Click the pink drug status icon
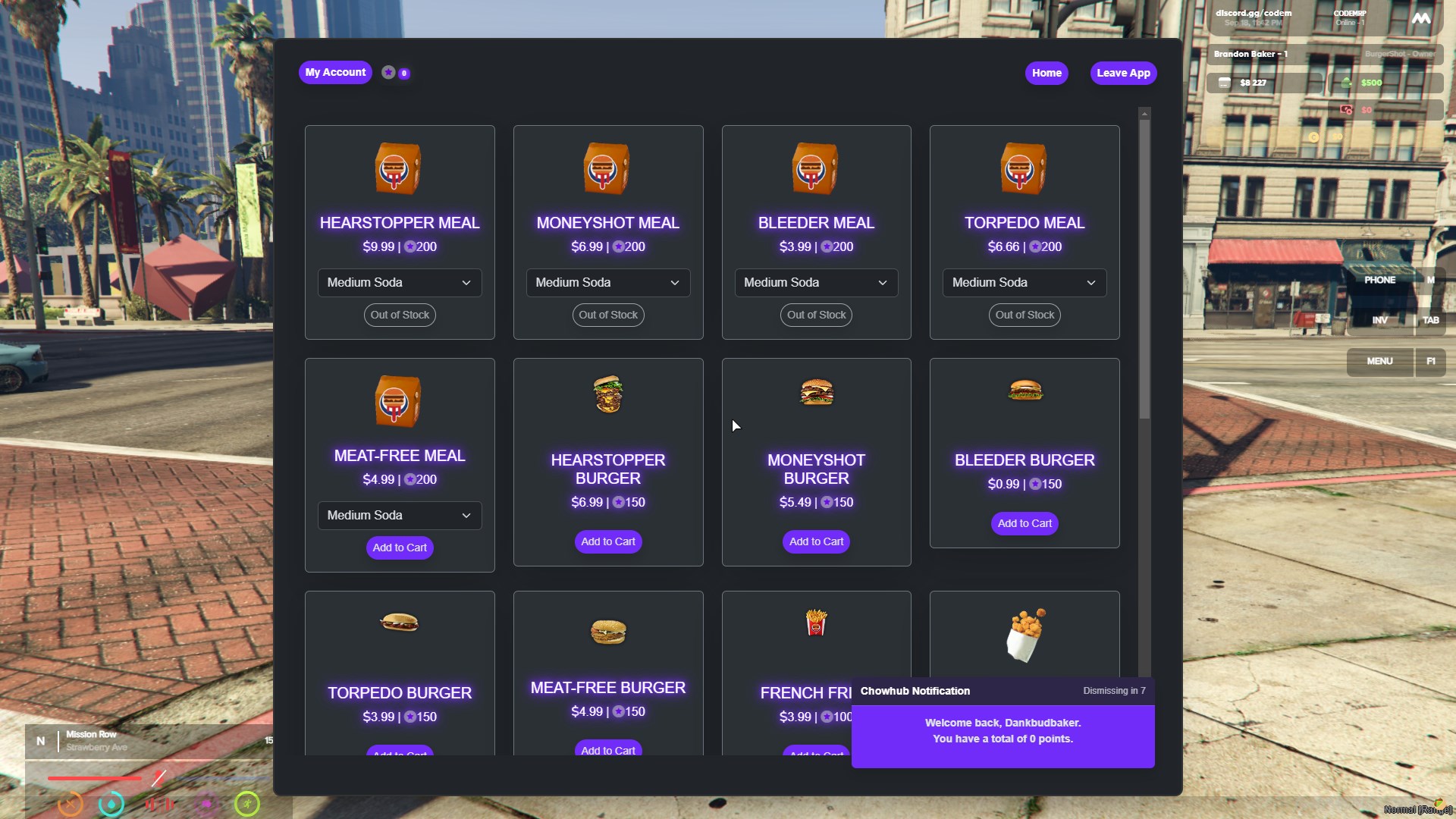The width and height of the screenshot is (1456, 819). (x=206, y=804)
